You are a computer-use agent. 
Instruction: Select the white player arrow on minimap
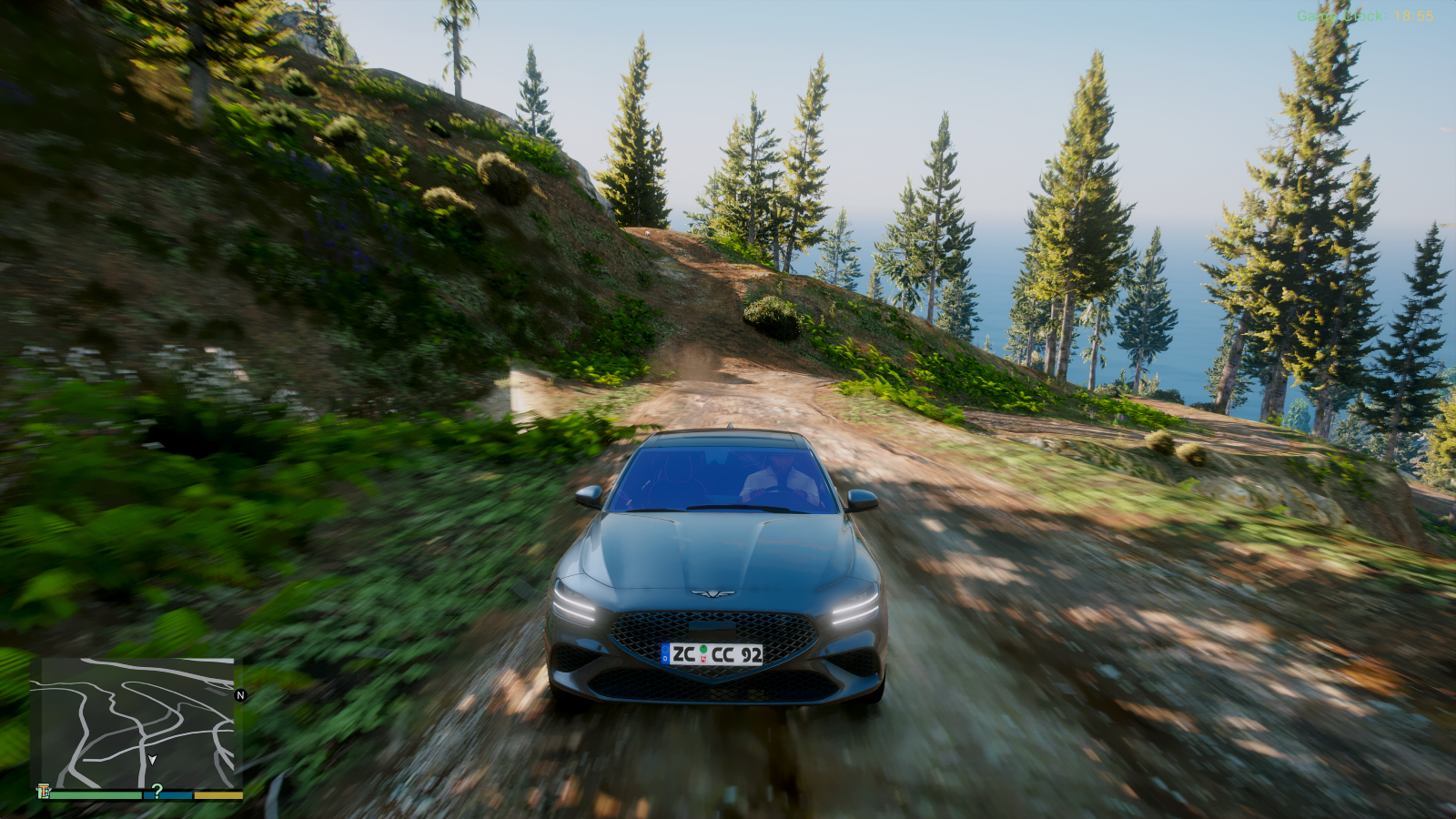pyautogui.click(x=152, y=760)
